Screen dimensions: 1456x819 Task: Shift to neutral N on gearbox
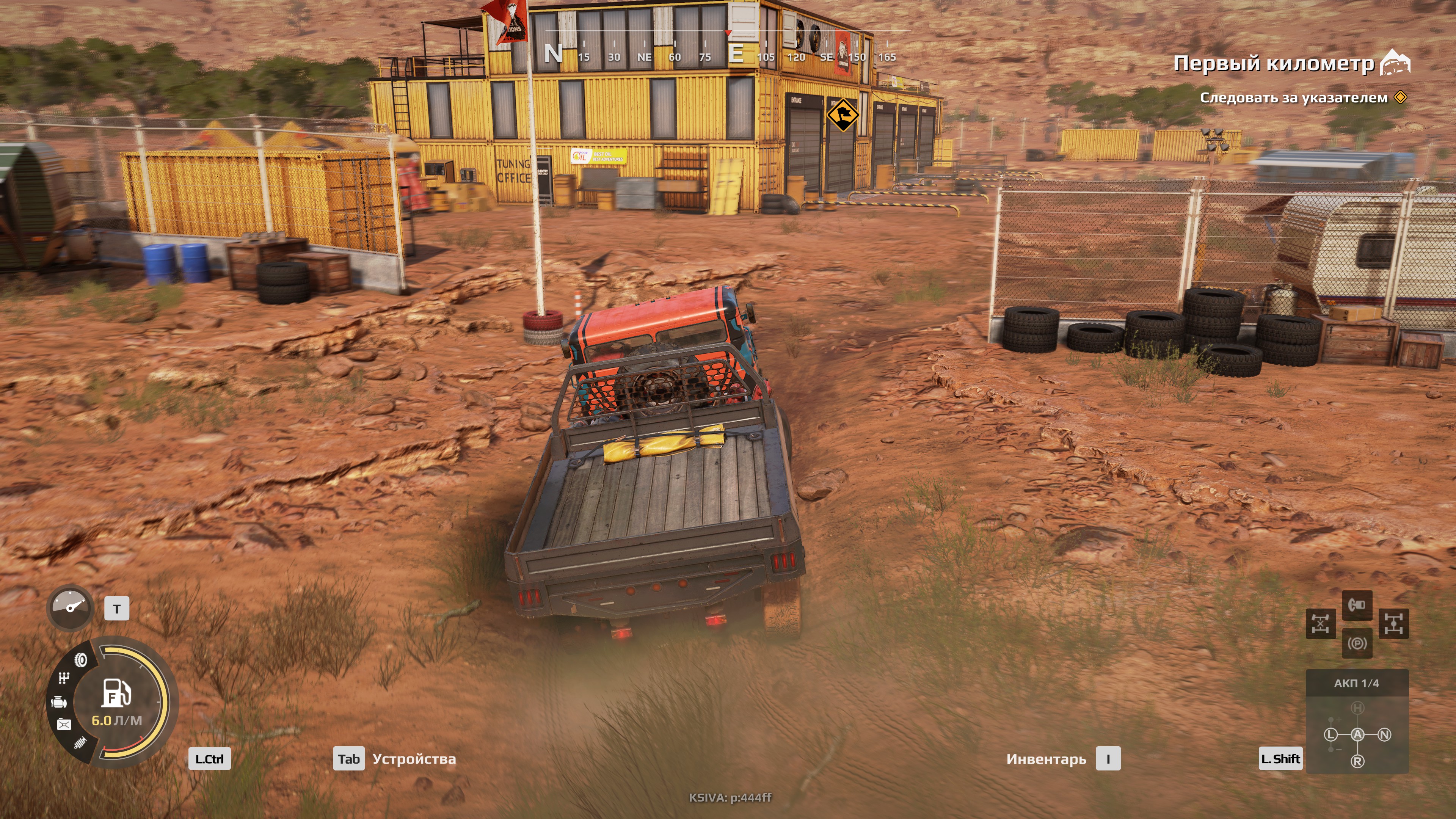(x=1384, y=734)
